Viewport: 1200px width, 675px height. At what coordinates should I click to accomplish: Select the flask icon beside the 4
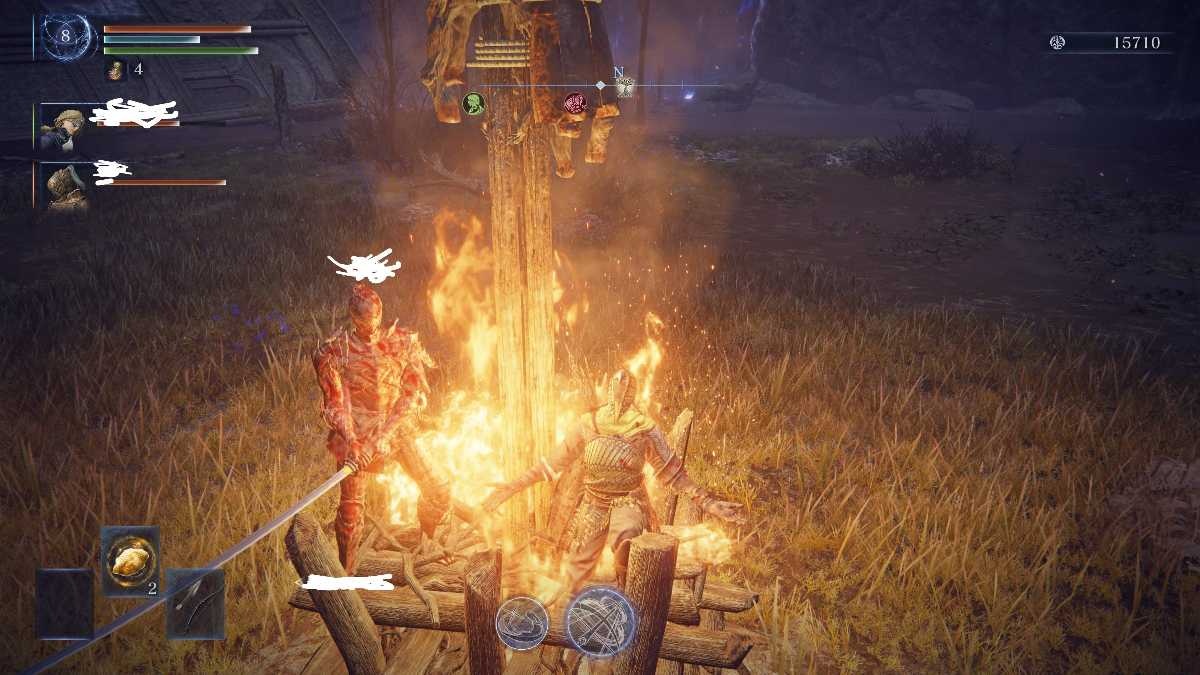pos(116,69)
